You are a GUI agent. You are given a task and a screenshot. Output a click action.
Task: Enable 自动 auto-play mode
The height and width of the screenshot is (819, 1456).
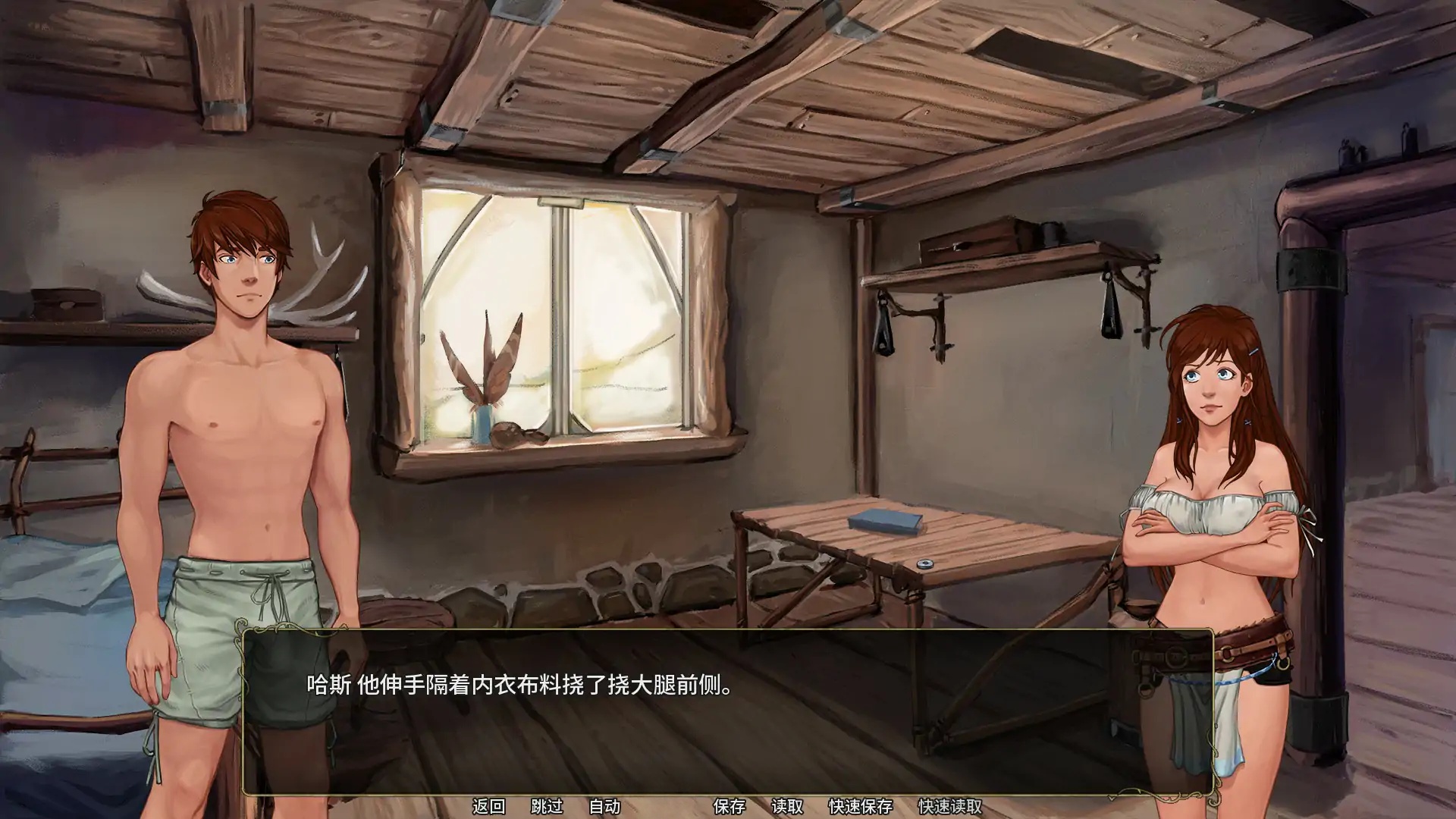(604, 807)
